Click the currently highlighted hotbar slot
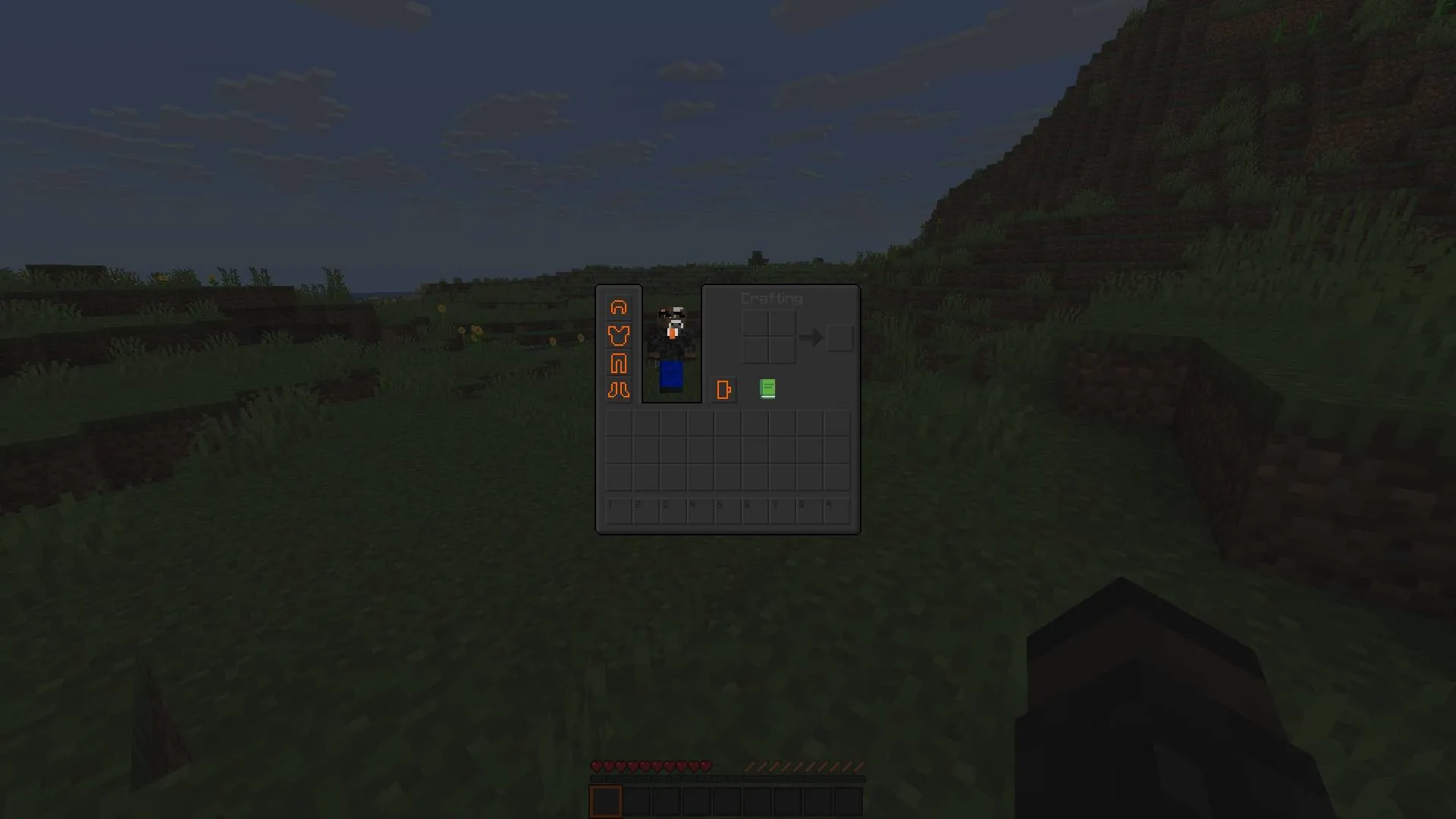Image resolution: width=1456 pixels, height=819 pixels. click(606, 802)
